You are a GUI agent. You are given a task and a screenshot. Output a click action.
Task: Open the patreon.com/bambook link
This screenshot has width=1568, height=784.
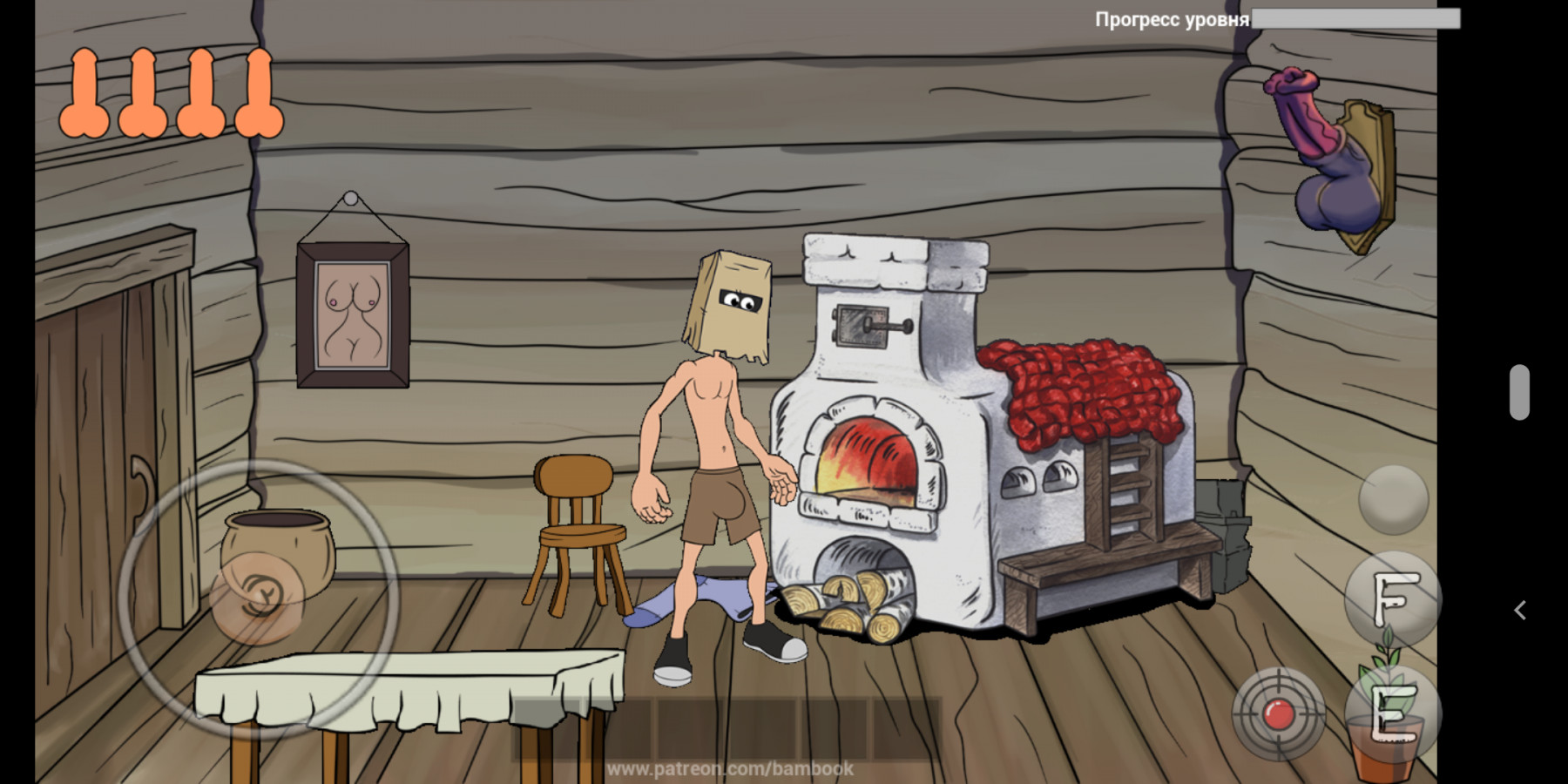click(730, 770)
